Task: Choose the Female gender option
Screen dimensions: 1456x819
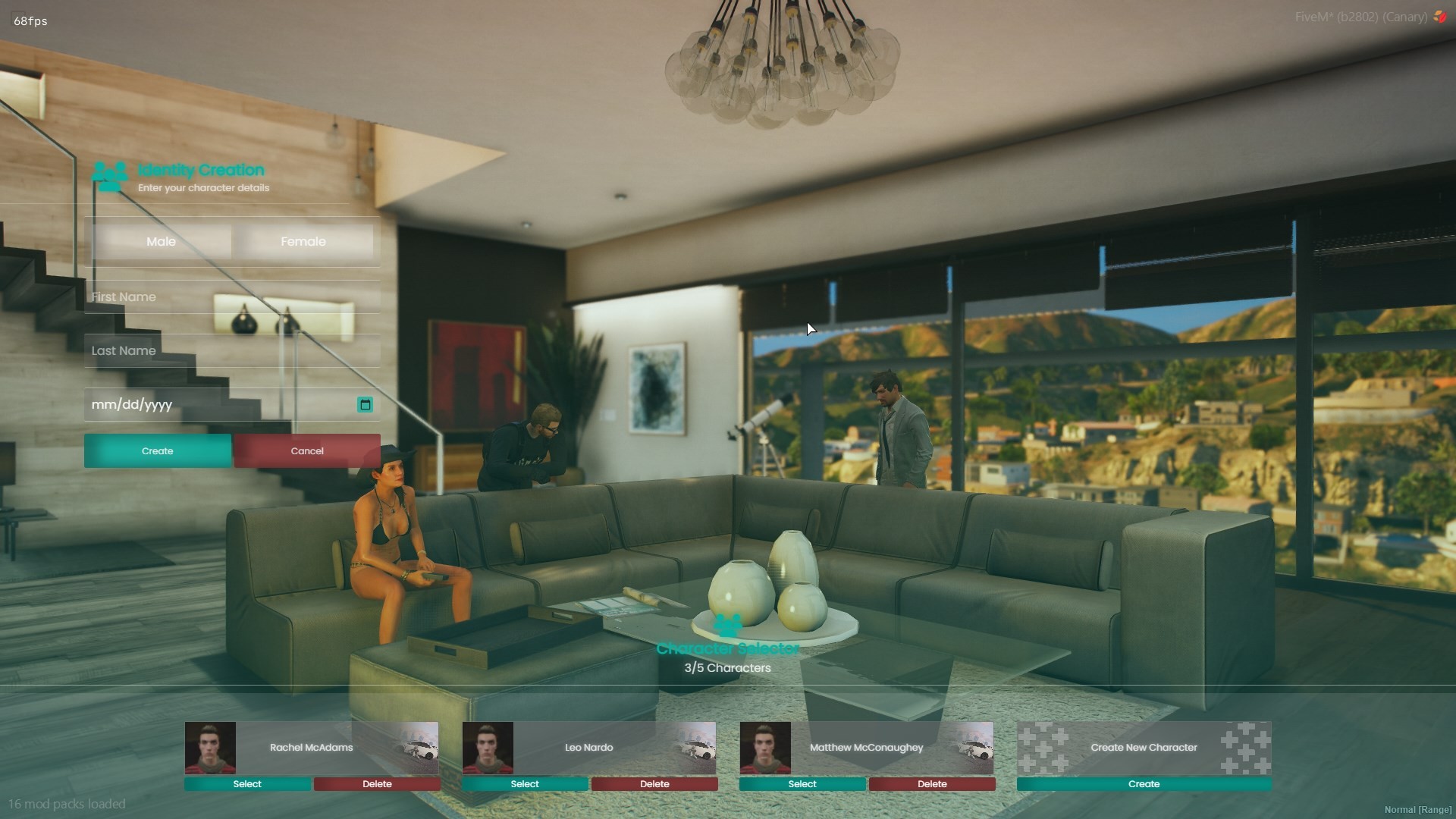Action: (x=303, y=242)
